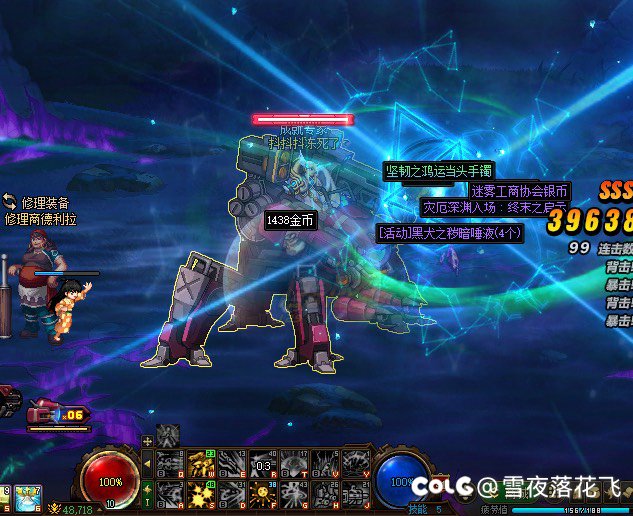Toggle the skill bar left arrow button

point(148,464)
